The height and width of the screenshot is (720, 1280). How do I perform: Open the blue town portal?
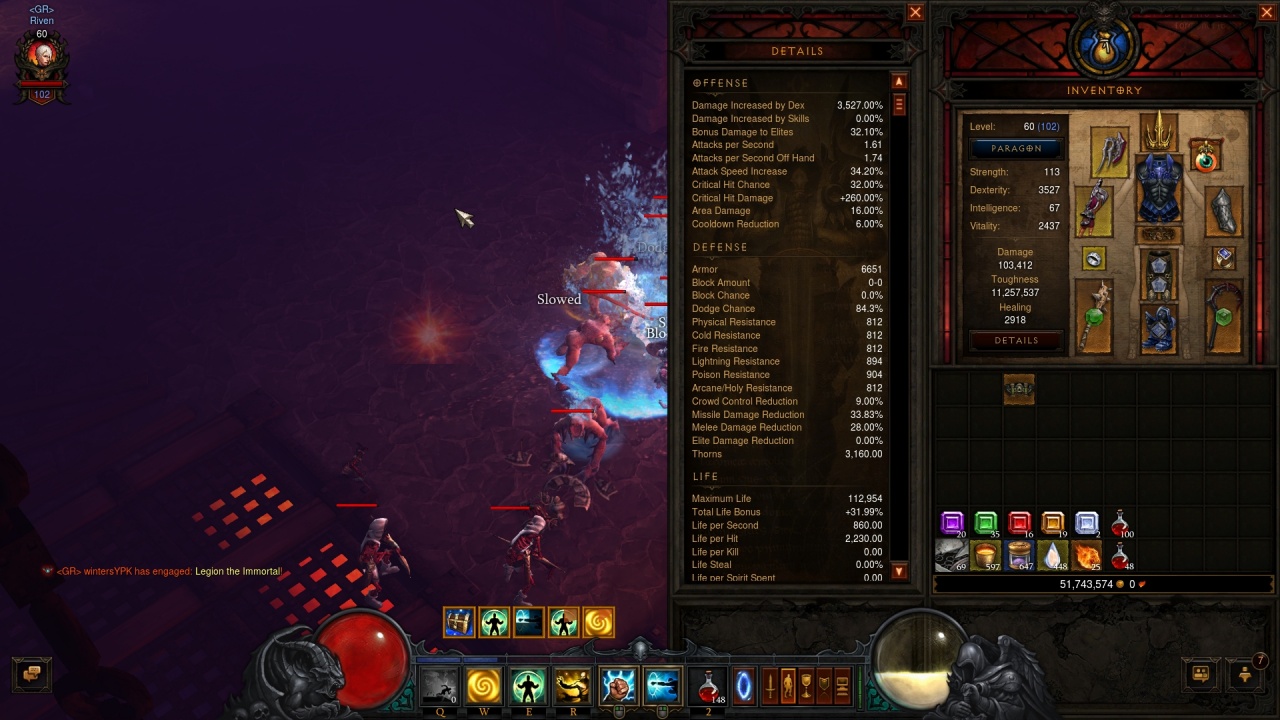pyautogui.click(x=743, y=687)
